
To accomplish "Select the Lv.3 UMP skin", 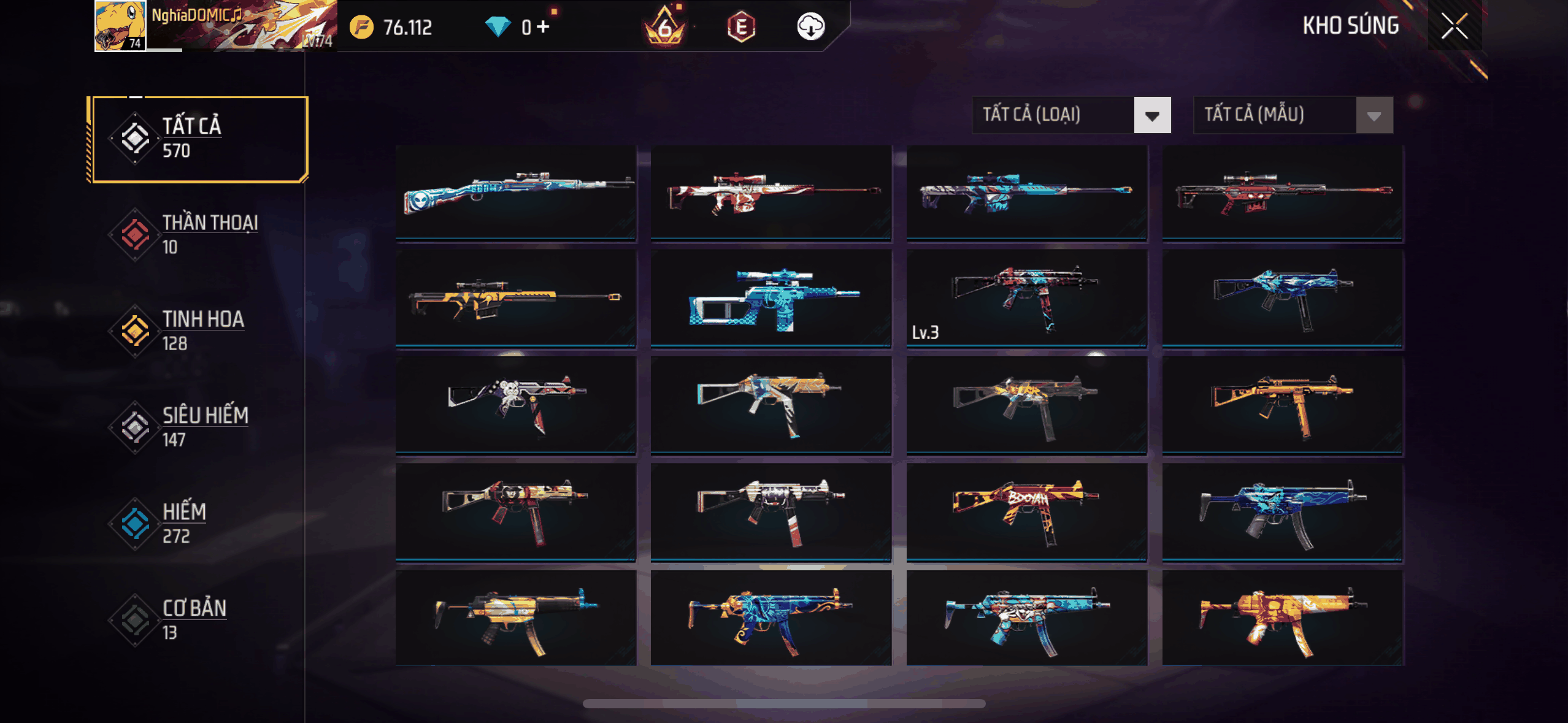I will click(1026, 298).
